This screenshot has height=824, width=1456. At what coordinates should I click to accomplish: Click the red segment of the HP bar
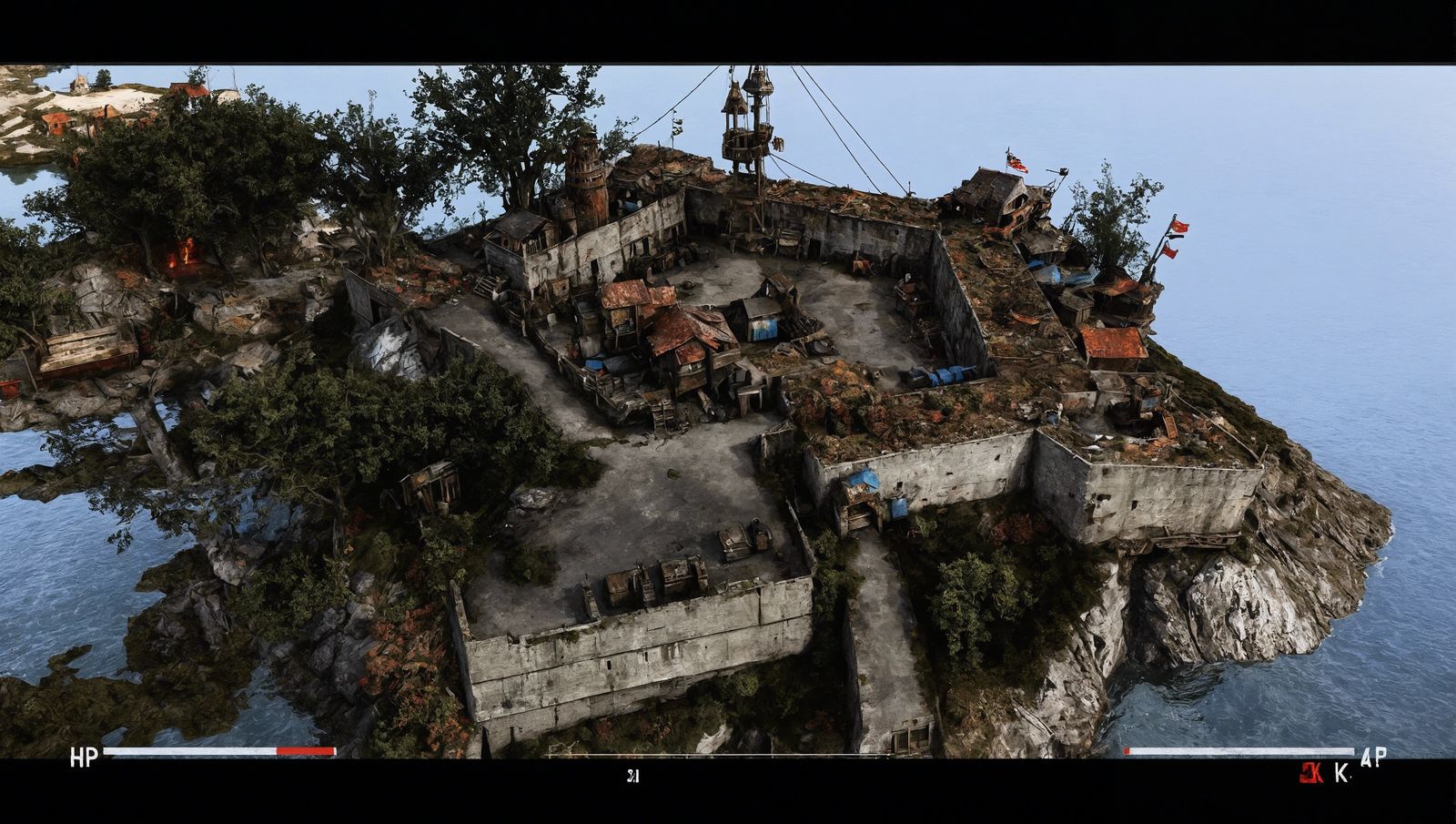(305, 750)
